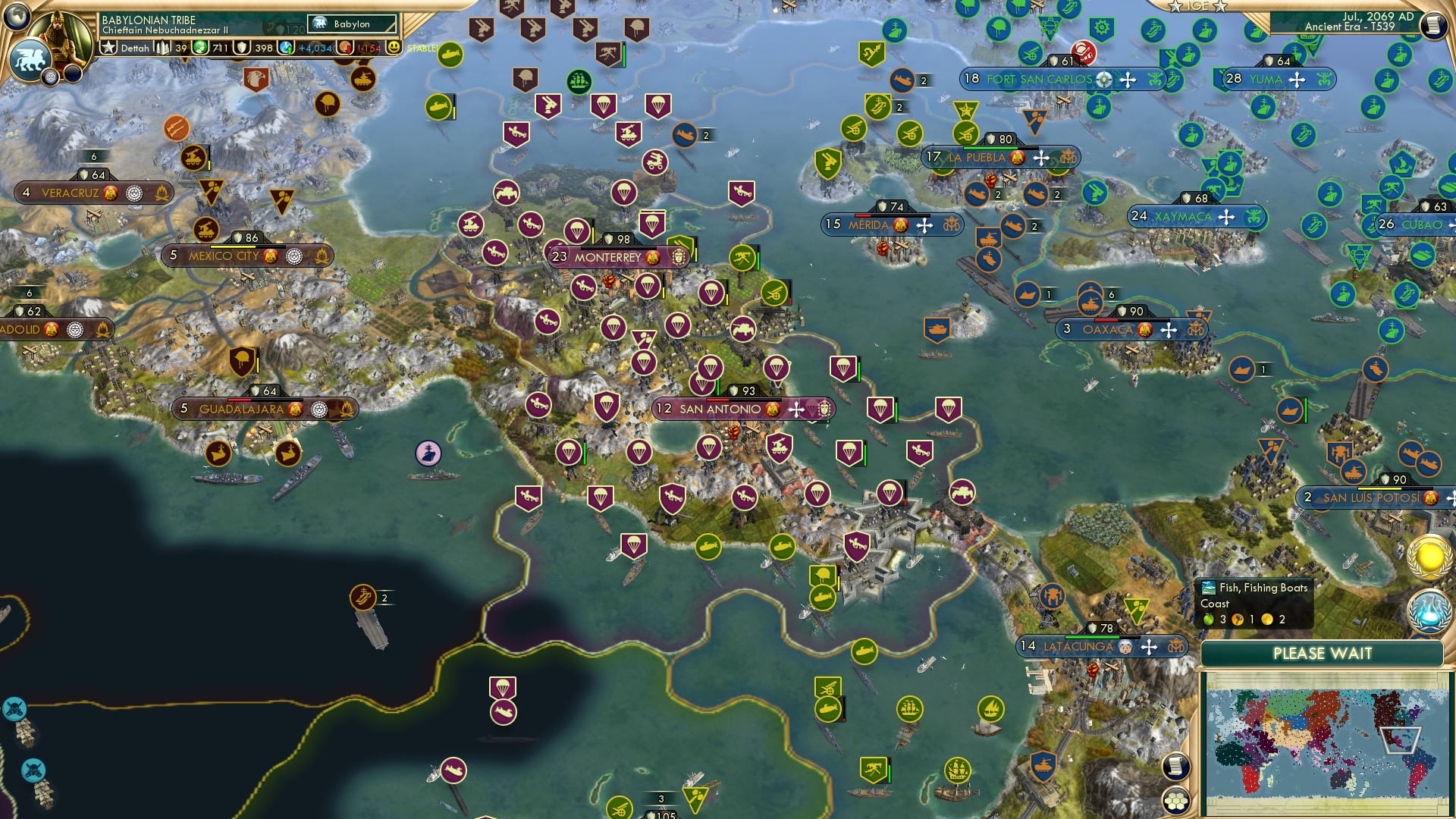Click the Dettah era star icon
This screenshot has width=1456, height=819.
click(x=109, y=48)
